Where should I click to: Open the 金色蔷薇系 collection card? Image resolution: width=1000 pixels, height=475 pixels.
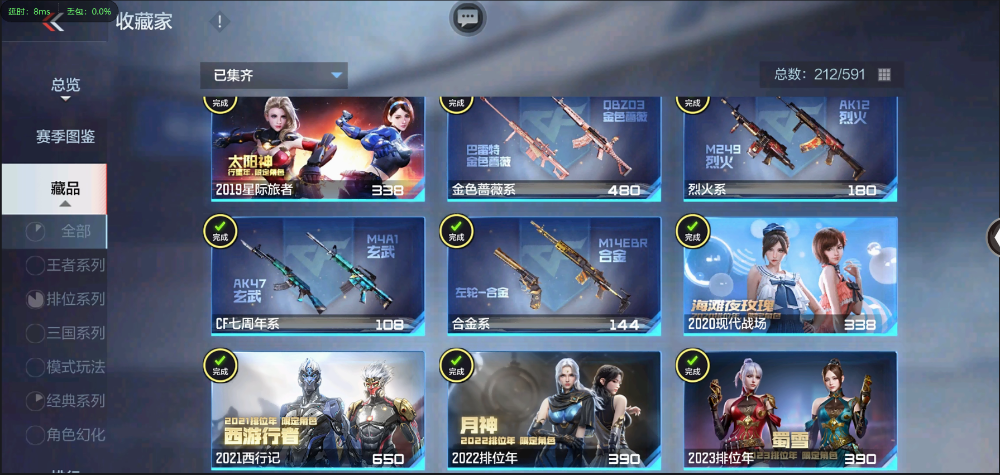click(x=554, y=148)
